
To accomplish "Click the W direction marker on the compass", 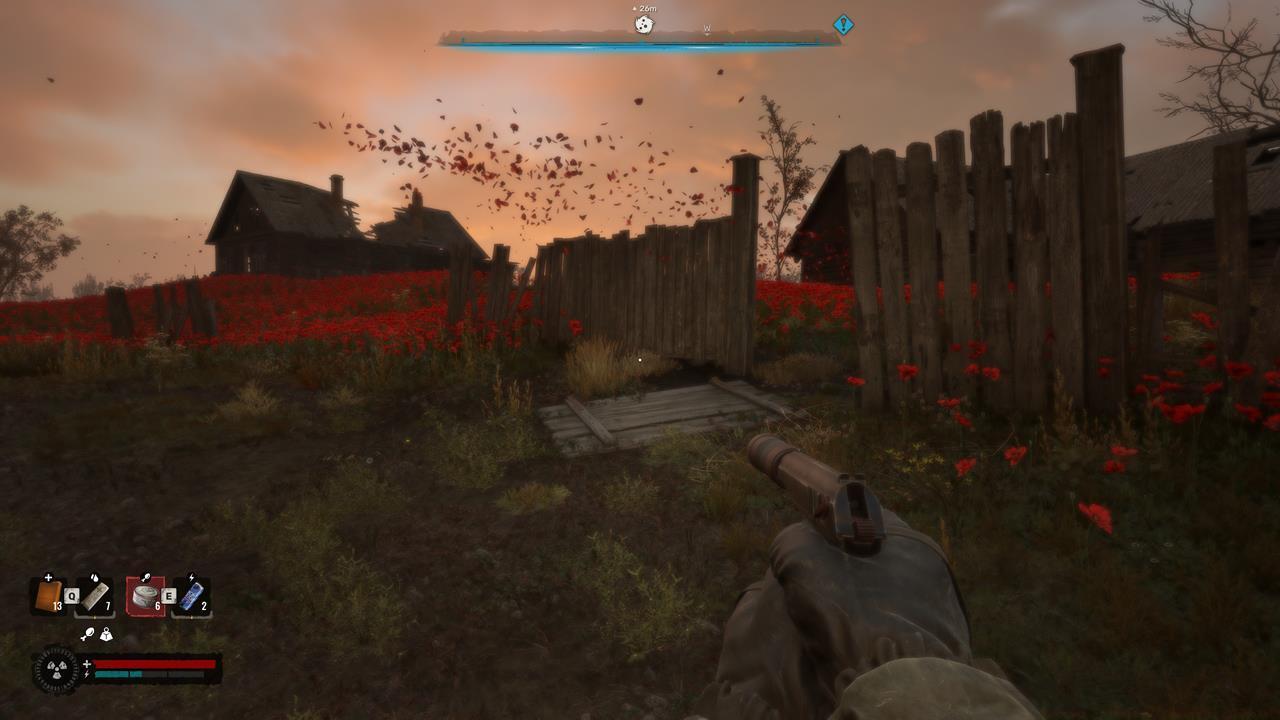I will (x=708, y=29).
